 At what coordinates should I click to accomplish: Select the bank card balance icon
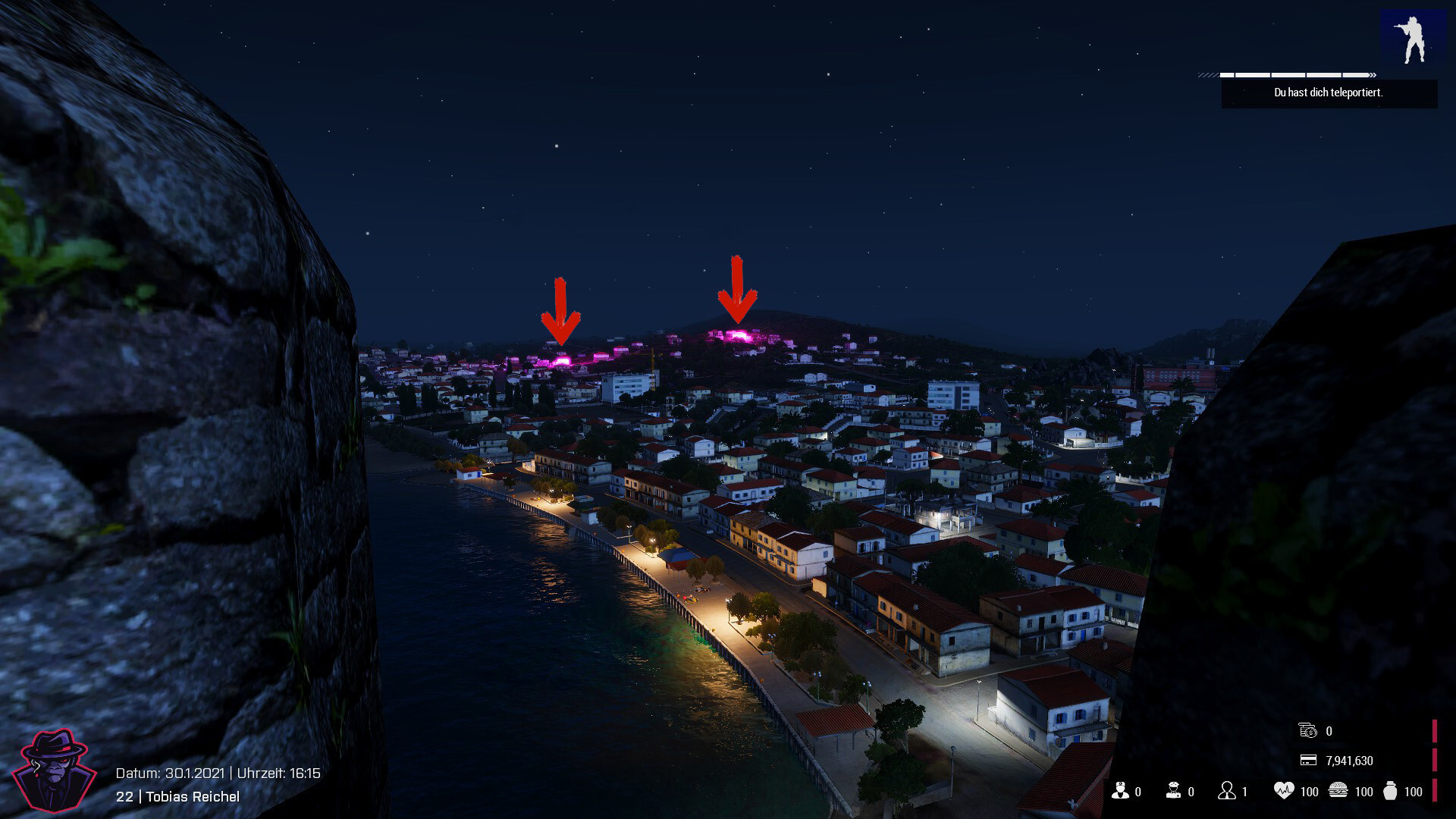pyautogui.click(x=1308, y=760)
